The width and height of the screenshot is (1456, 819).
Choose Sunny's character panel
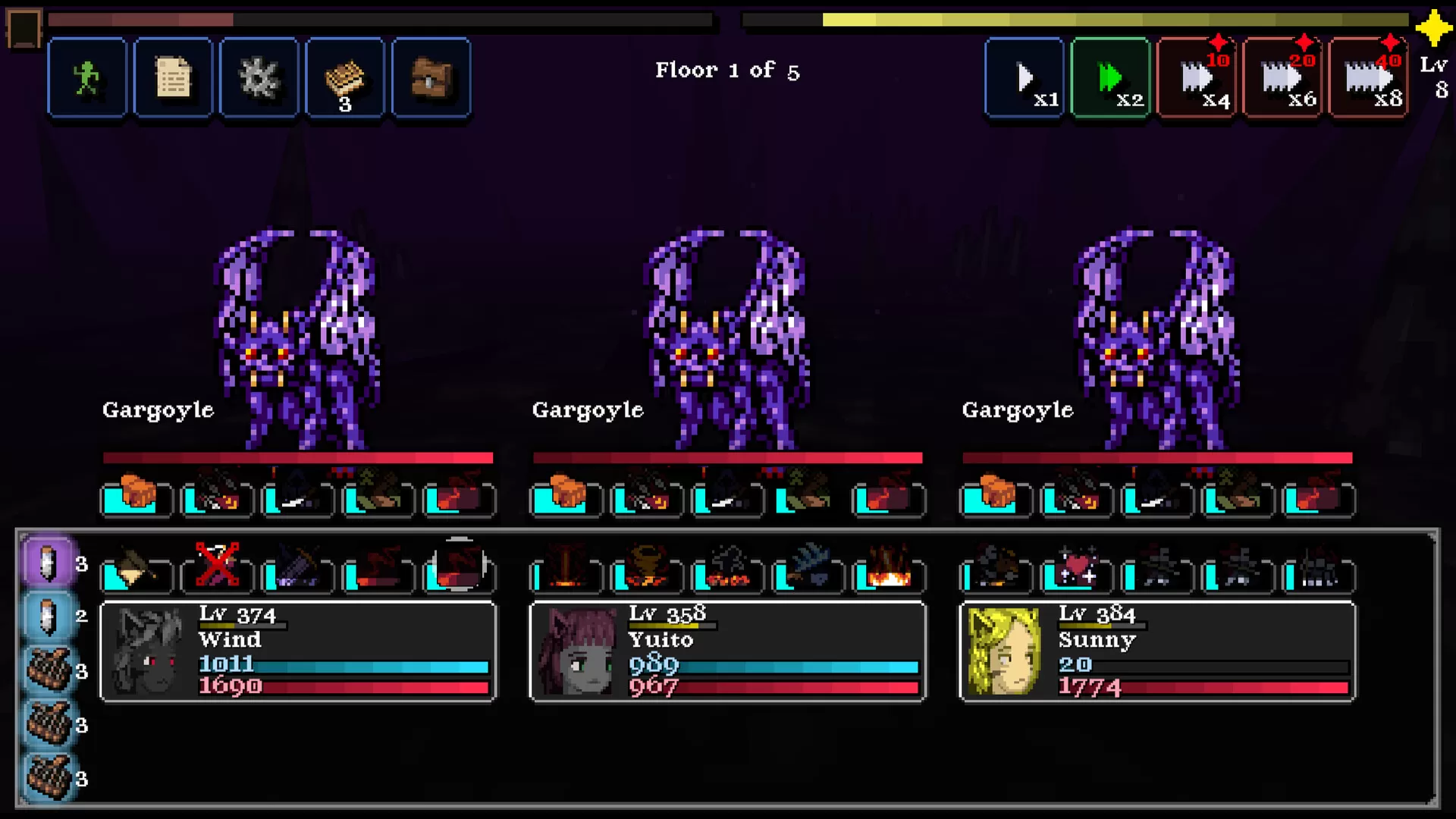coord(1157,652)
